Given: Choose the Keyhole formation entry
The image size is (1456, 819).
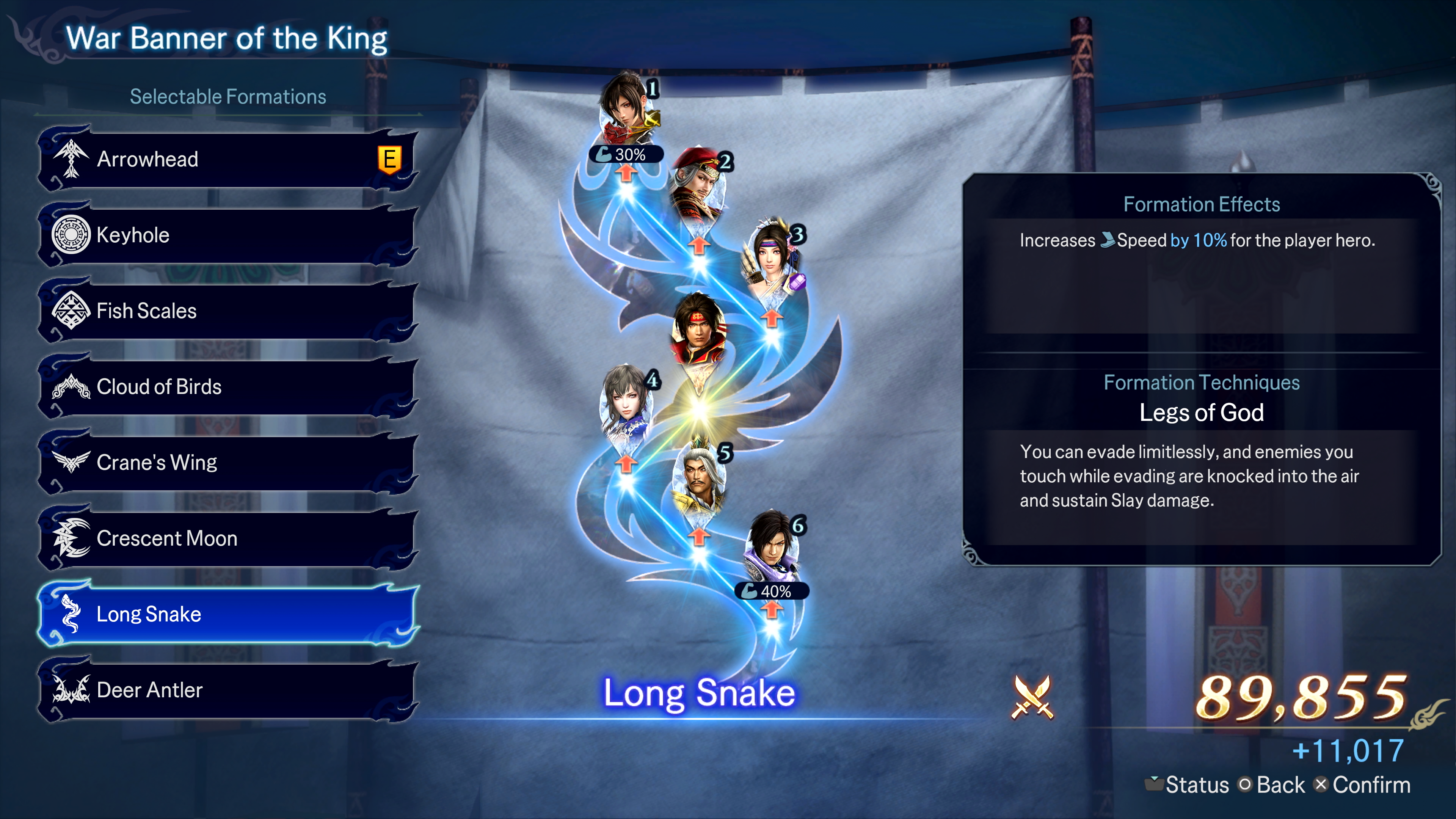Looking at the screenshot, I should tap(226, 235).
